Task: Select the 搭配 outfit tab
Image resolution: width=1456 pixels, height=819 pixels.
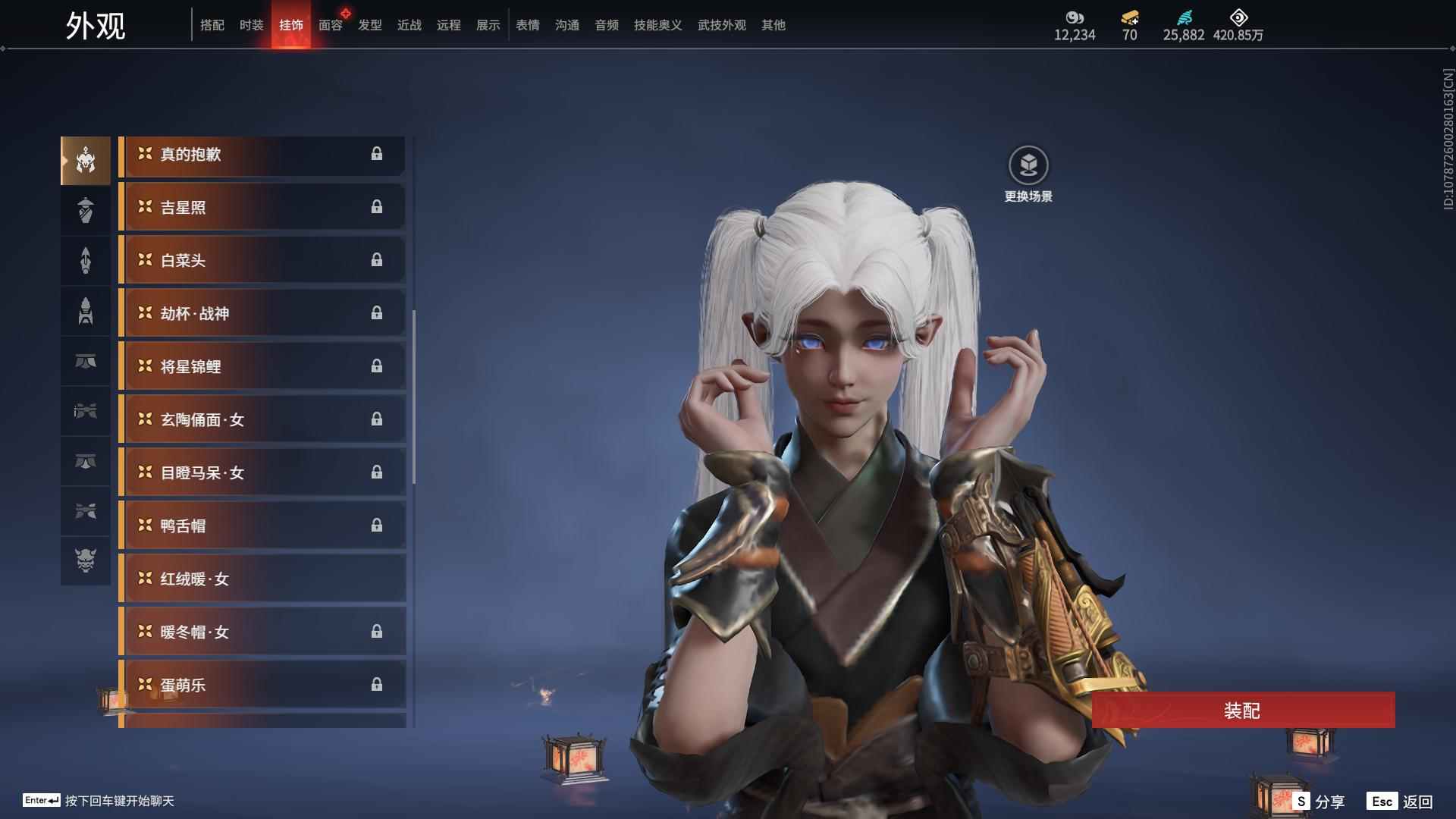Action: coord(212,25)
